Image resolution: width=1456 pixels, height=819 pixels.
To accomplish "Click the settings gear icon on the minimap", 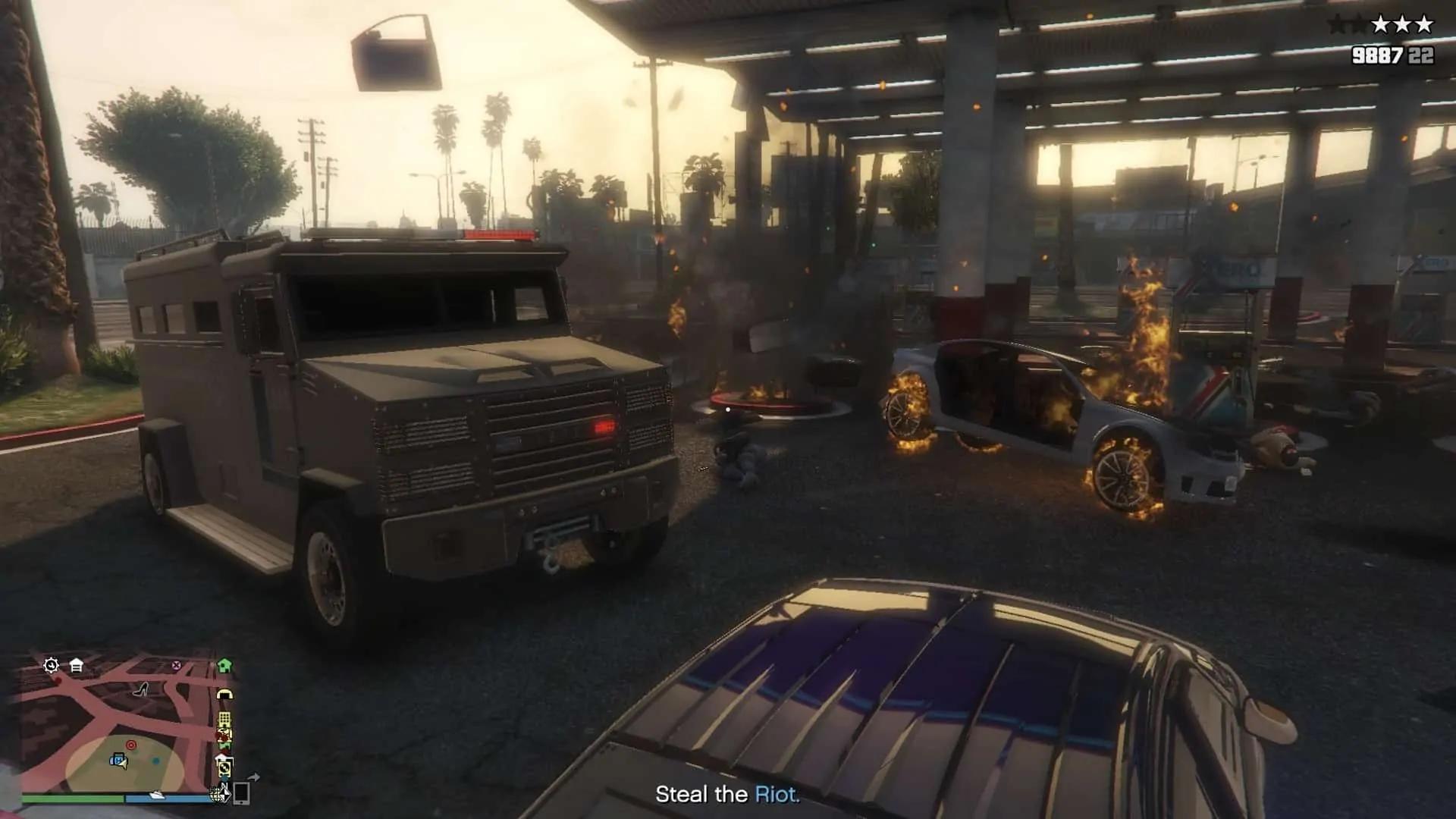I will click(50, 665).
